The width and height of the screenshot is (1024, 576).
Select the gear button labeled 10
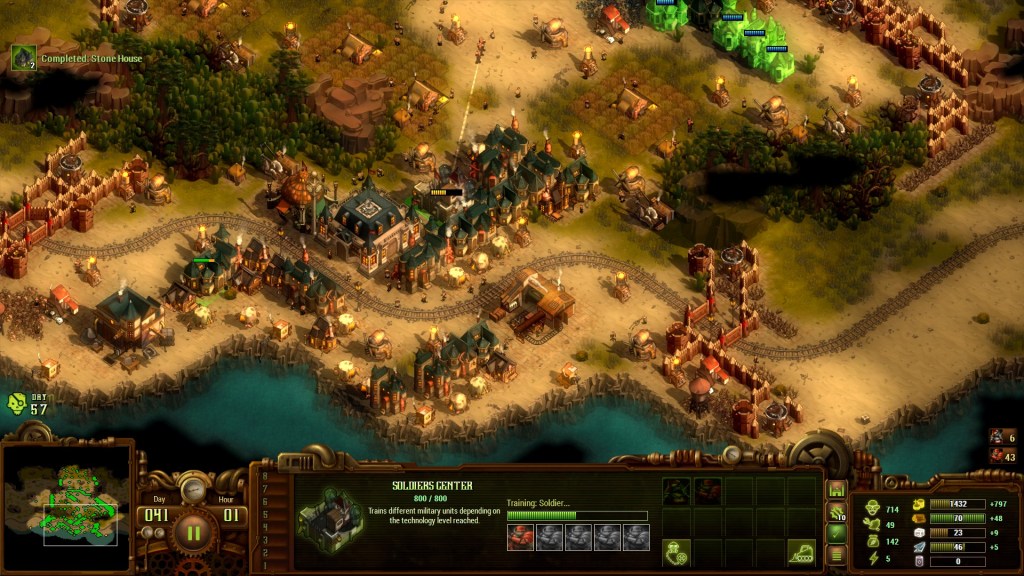[837, 512]
